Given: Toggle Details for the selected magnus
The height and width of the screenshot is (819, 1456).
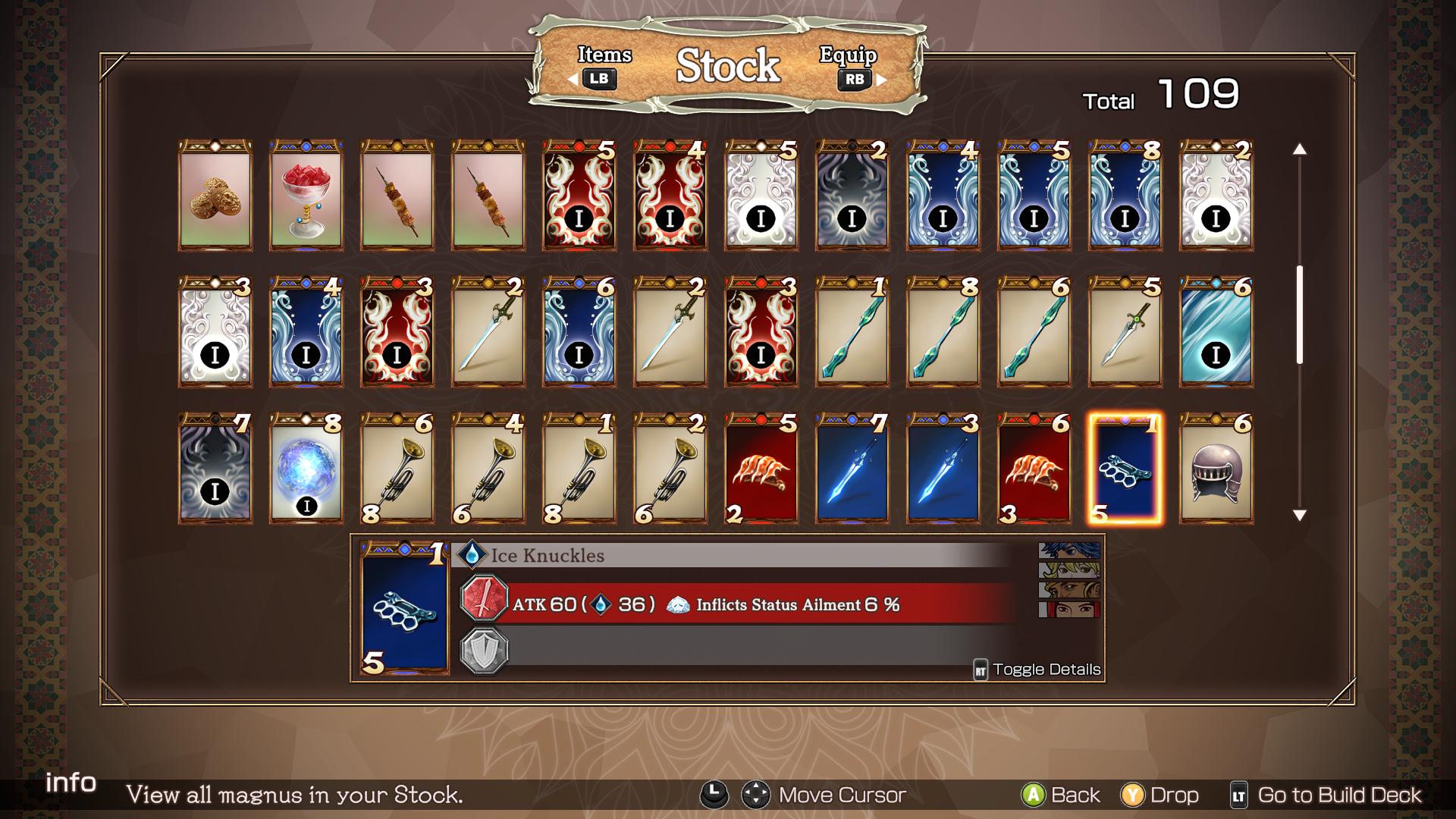Looking at the screenshot, I should click(x=1037, y=670).
